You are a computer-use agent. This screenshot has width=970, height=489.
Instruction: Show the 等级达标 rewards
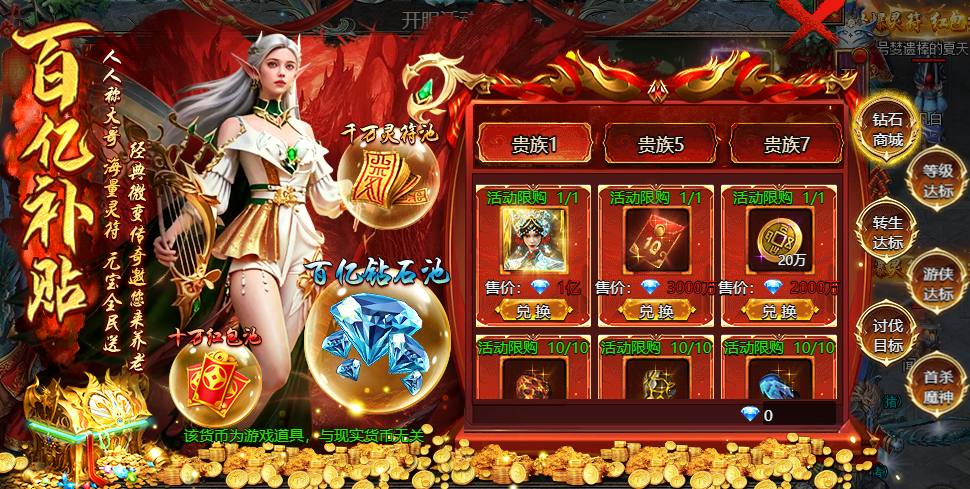937,180
